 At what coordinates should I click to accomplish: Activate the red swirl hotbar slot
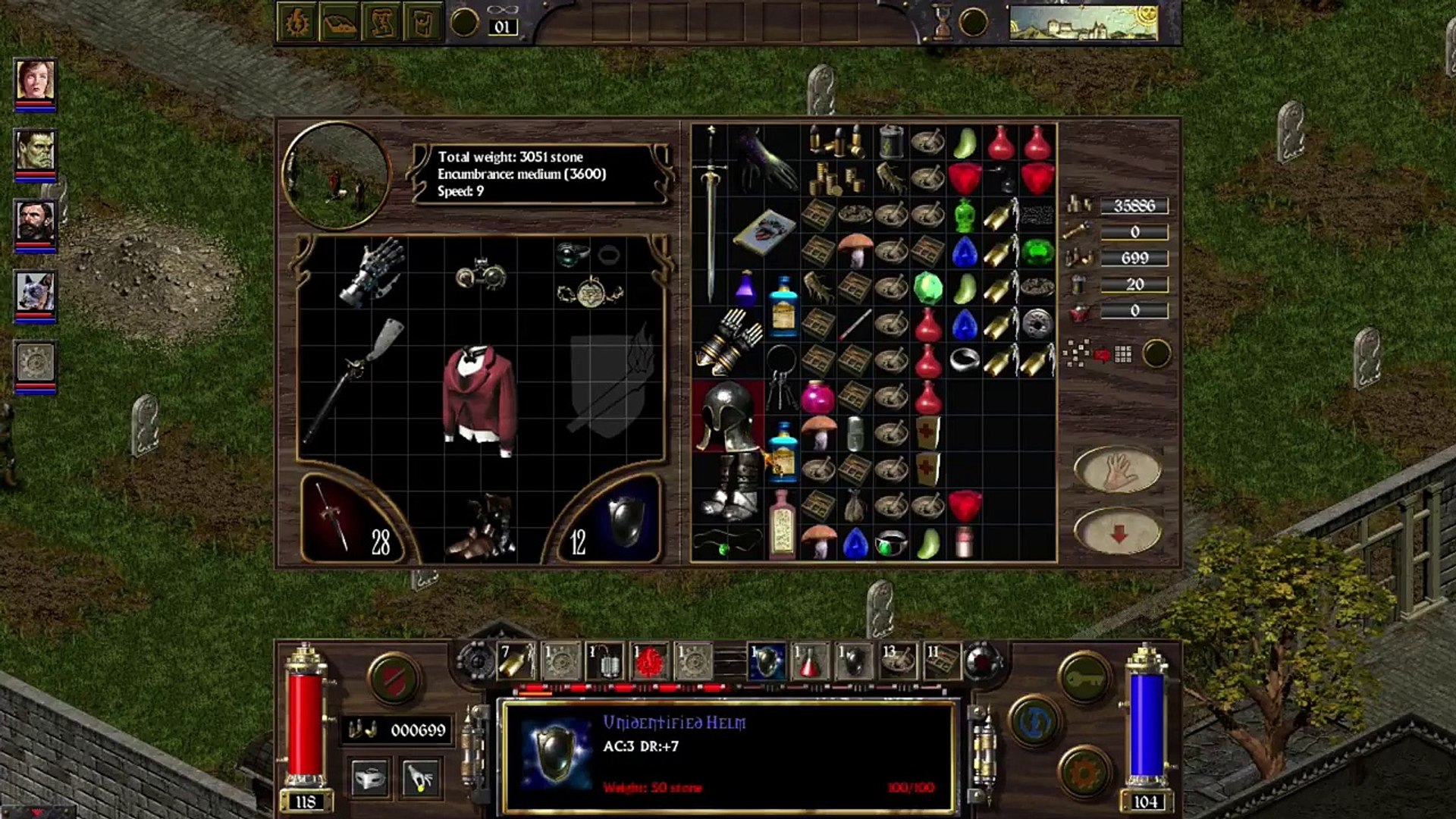click(650, 661)
